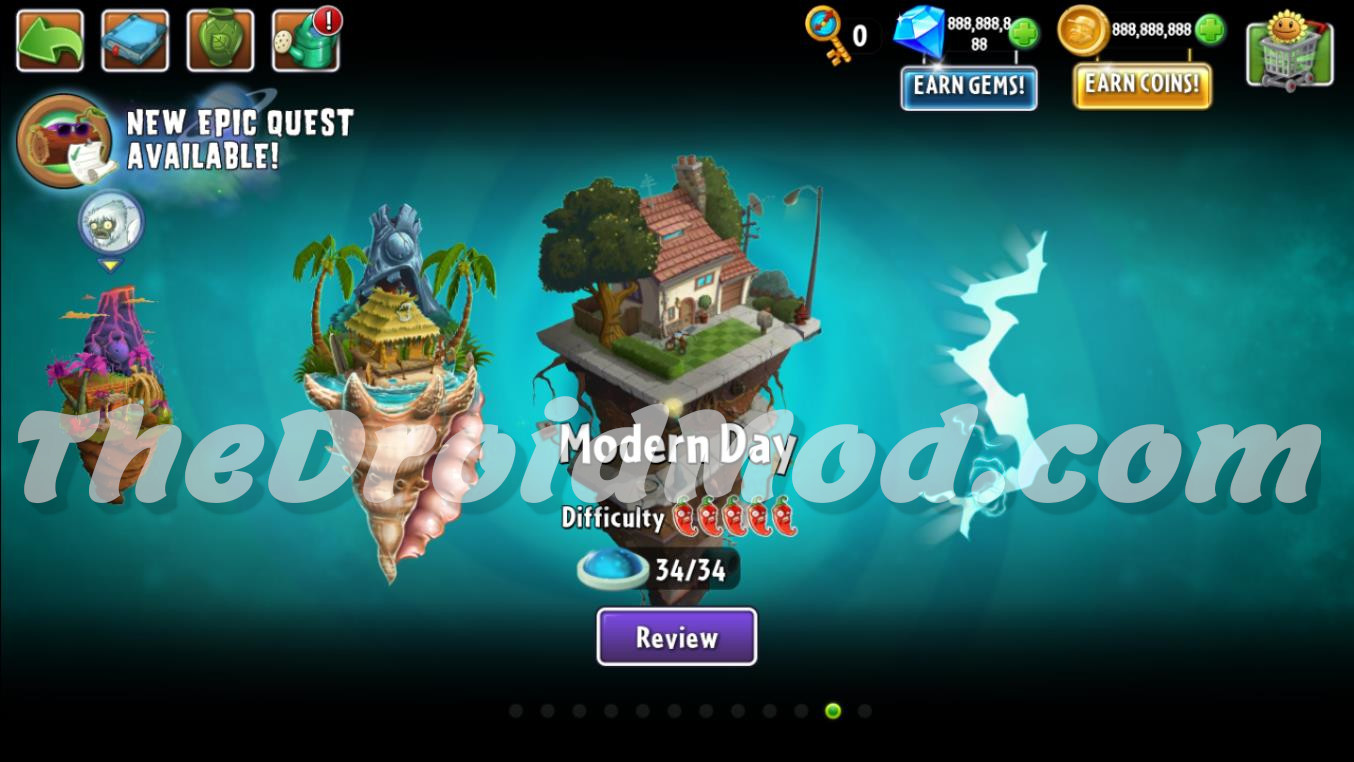Screen dimensions: 1354x762
Task: Open the Almanac book icon
Action: 135,39
